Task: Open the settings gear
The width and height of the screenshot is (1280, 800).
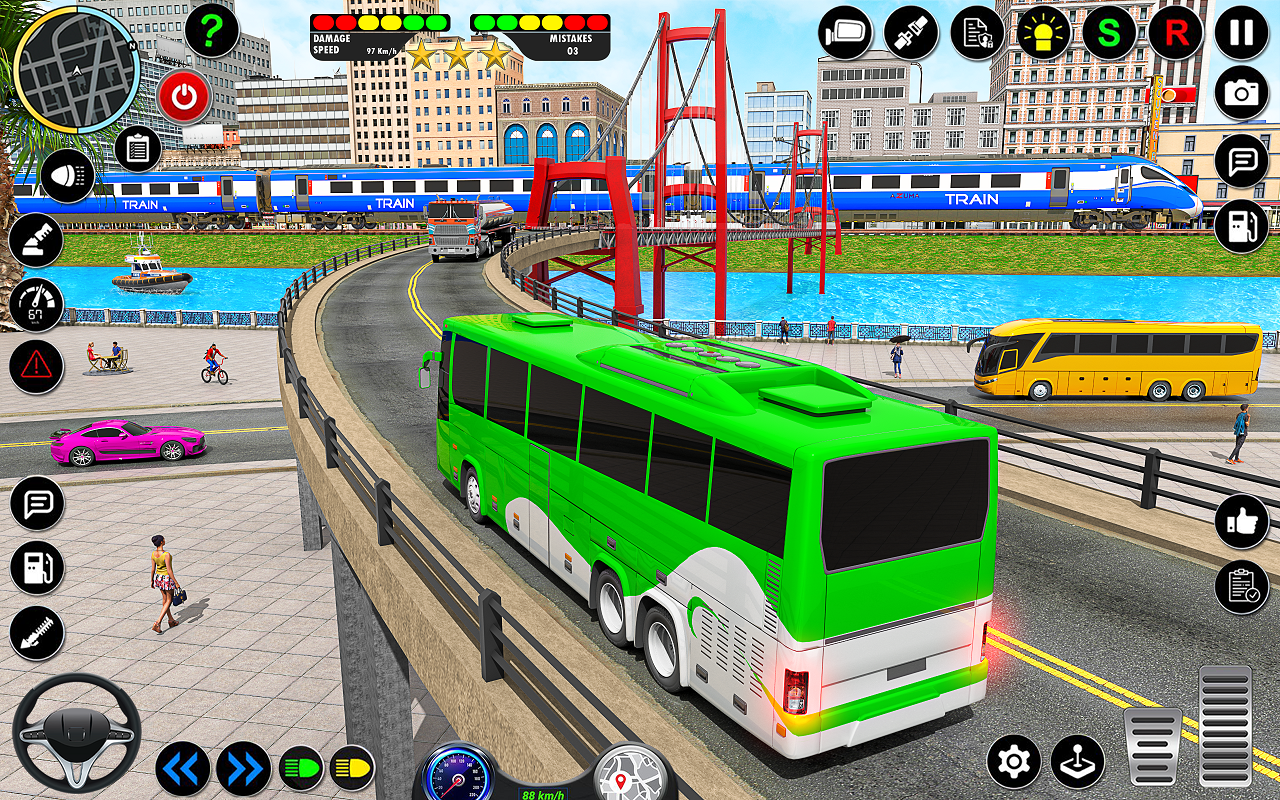Action: pos(1014,762)
